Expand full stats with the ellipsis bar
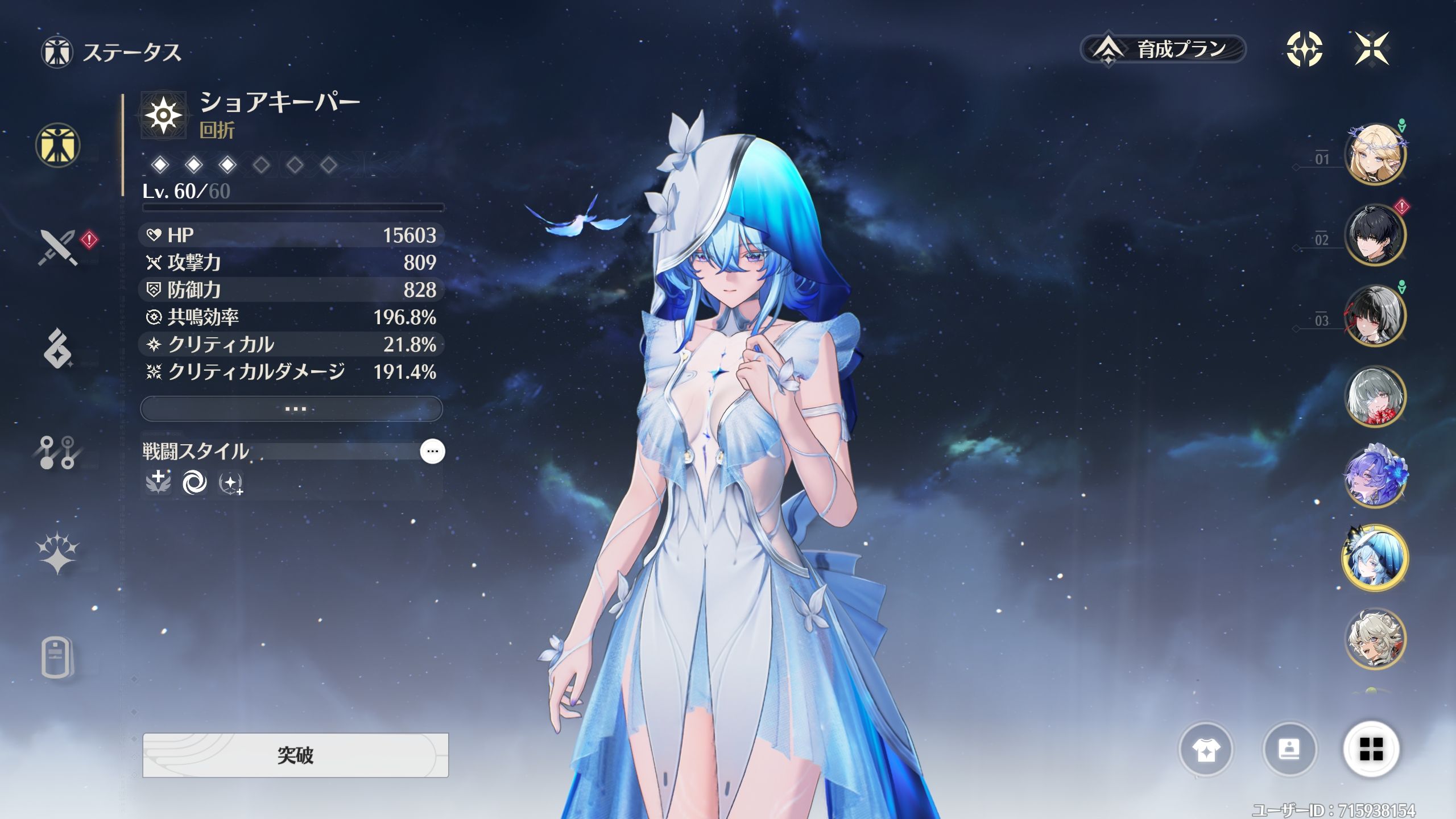Image resolution: width=1456 pixels, height=819 pixels. tap(291, 408)
